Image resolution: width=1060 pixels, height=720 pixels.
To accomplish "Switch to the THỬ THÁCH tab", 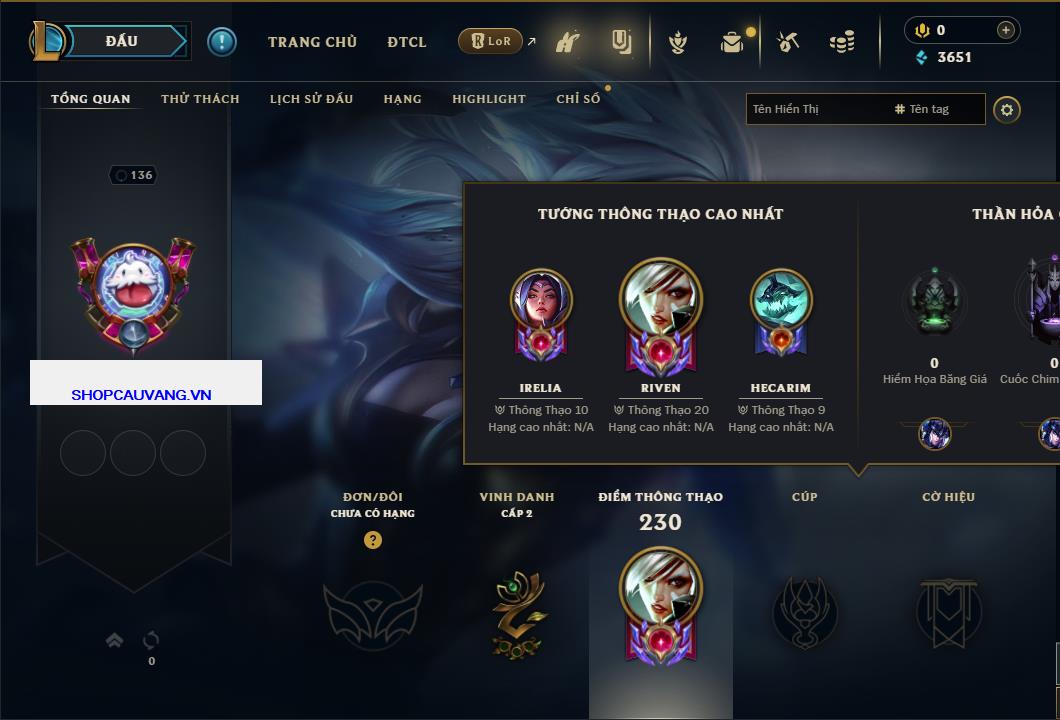I will click(x=200, y=99).
